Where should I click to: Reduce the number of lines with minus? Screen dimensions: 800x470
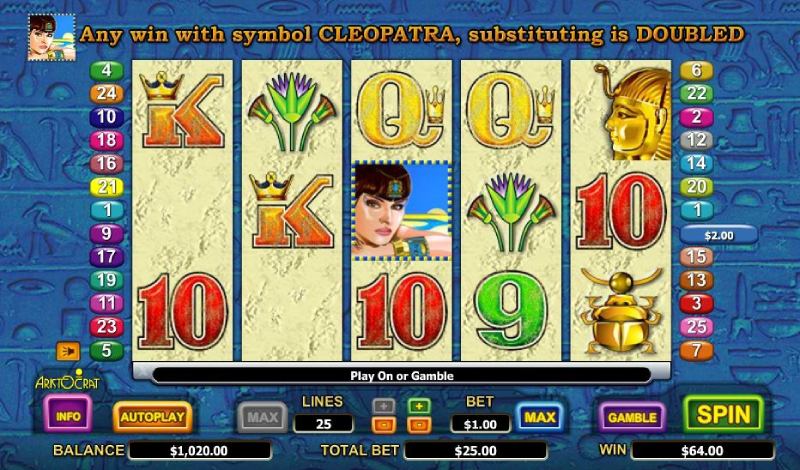[383, 425]
